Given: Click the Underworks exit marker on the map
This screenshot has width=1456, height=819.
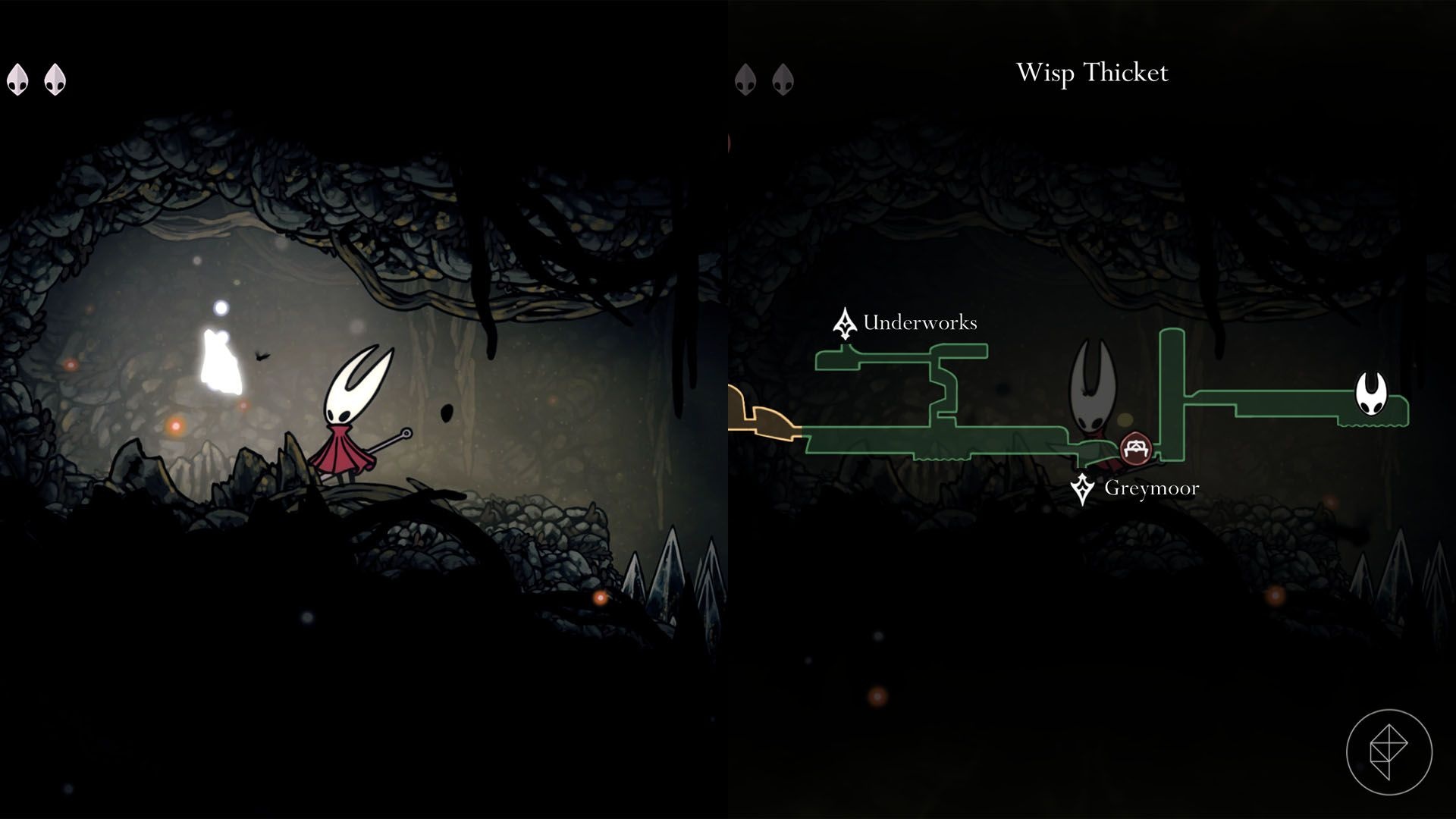Looking at the screenshot, I should pos(844,324).
